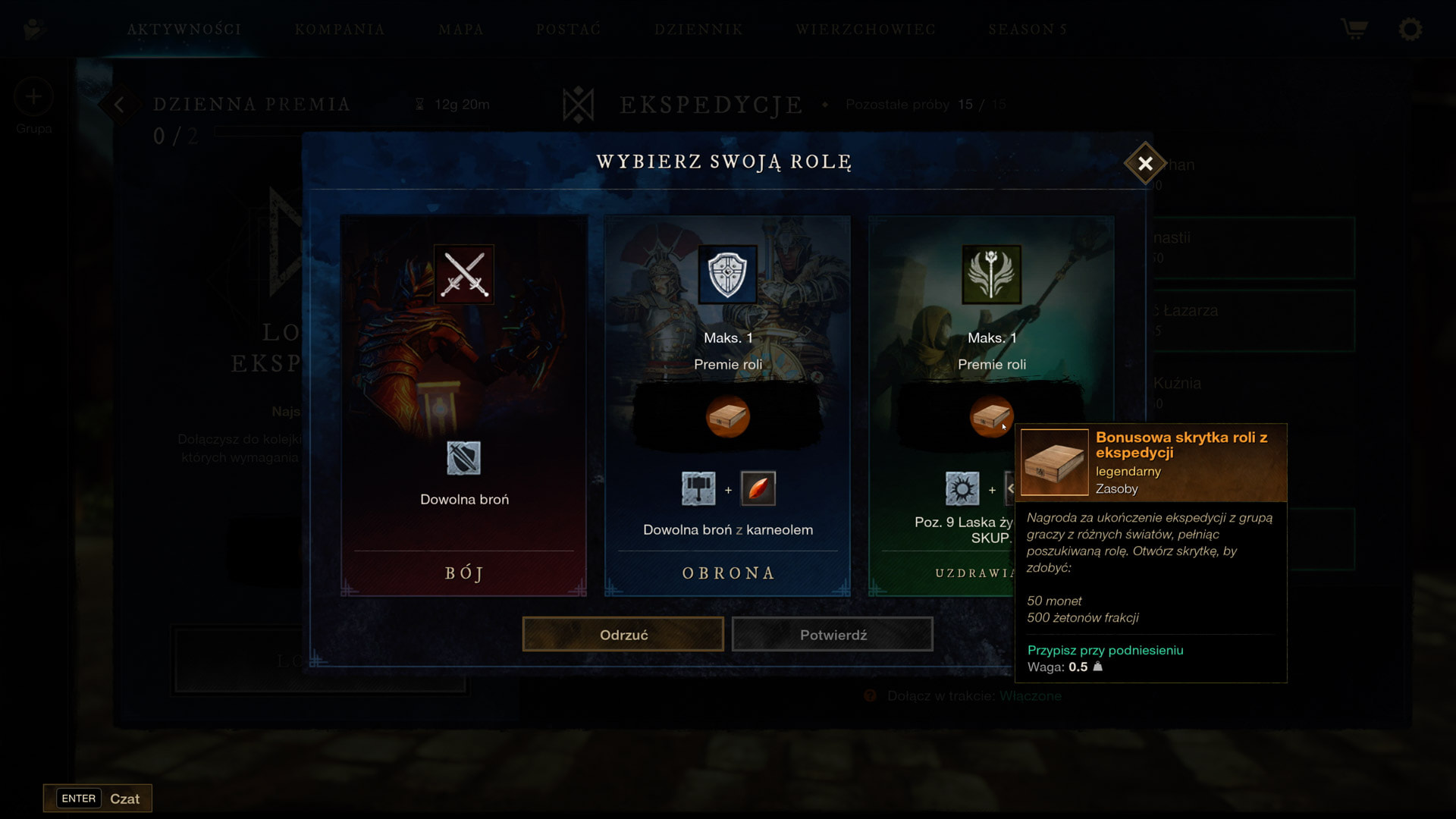Click the bonus crate under Obrona role
The height and width of the screenshot is (819, 1456).
point(727,416)
